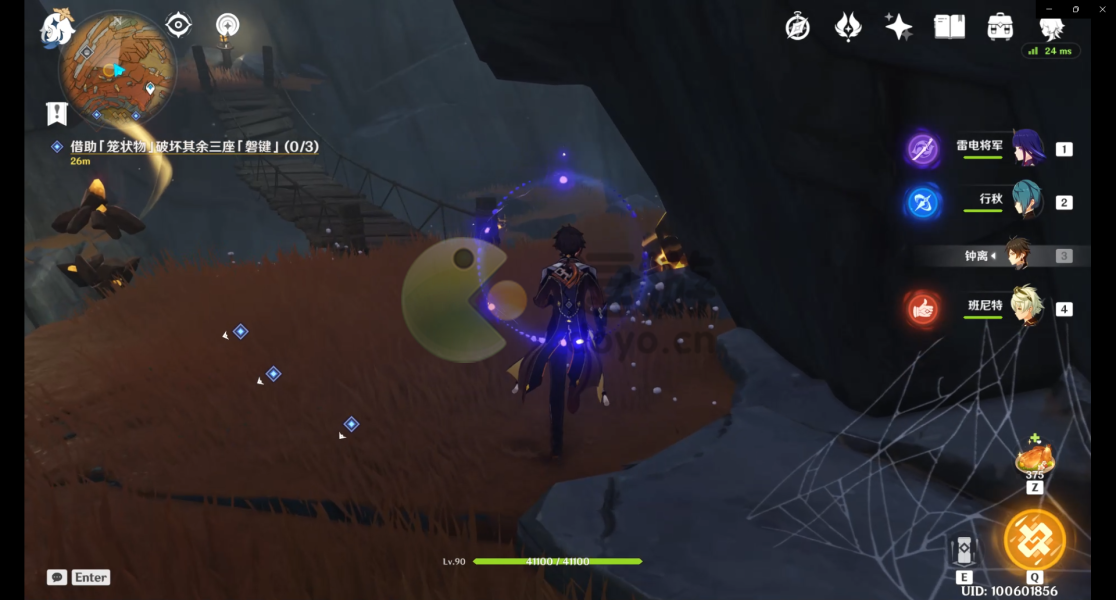The image size is (1116, 600).
Task: Open the quest journal banner icon
Action: click(x=56, y=113)
